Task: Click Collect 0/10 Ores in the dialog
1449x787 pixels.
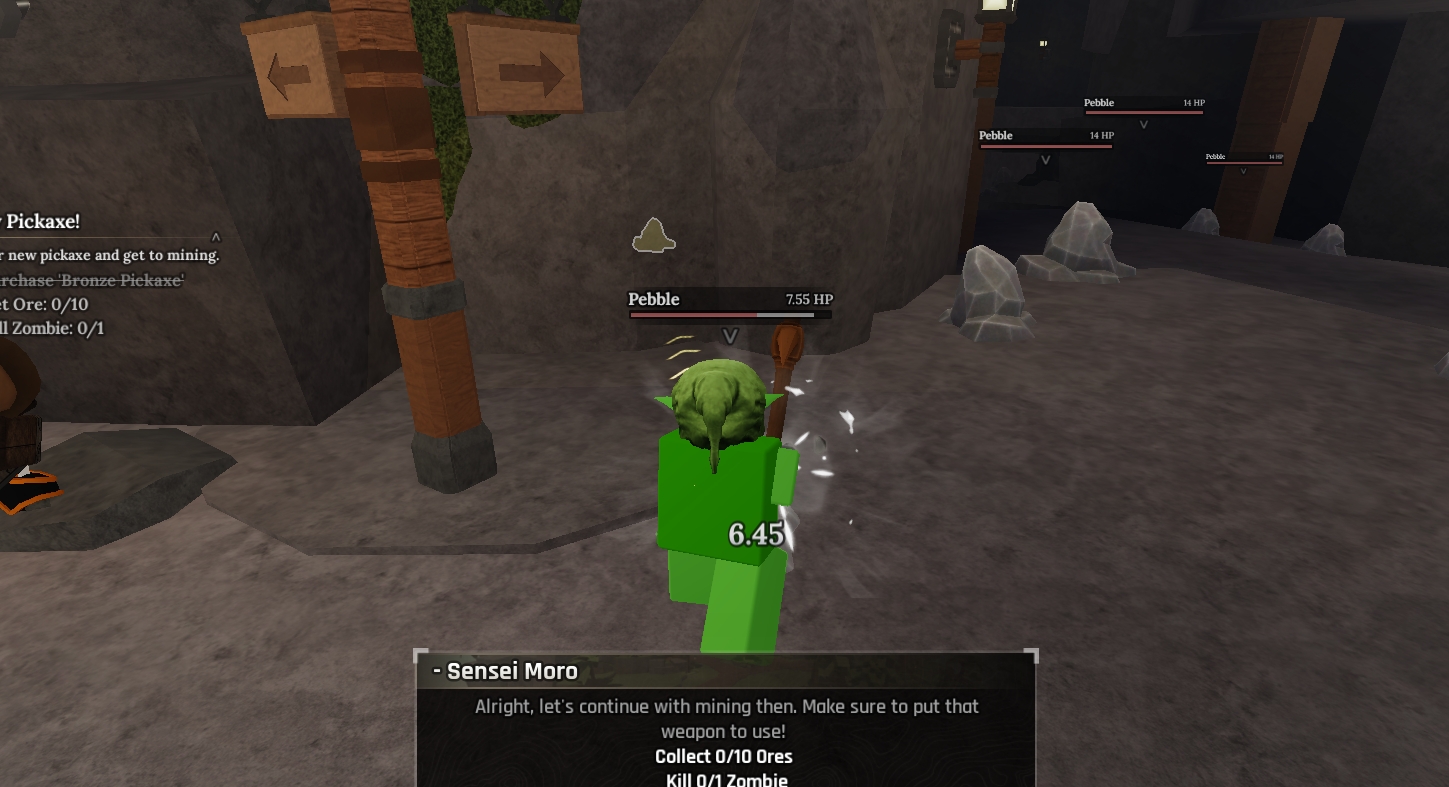Action: [x=724, y=757]
